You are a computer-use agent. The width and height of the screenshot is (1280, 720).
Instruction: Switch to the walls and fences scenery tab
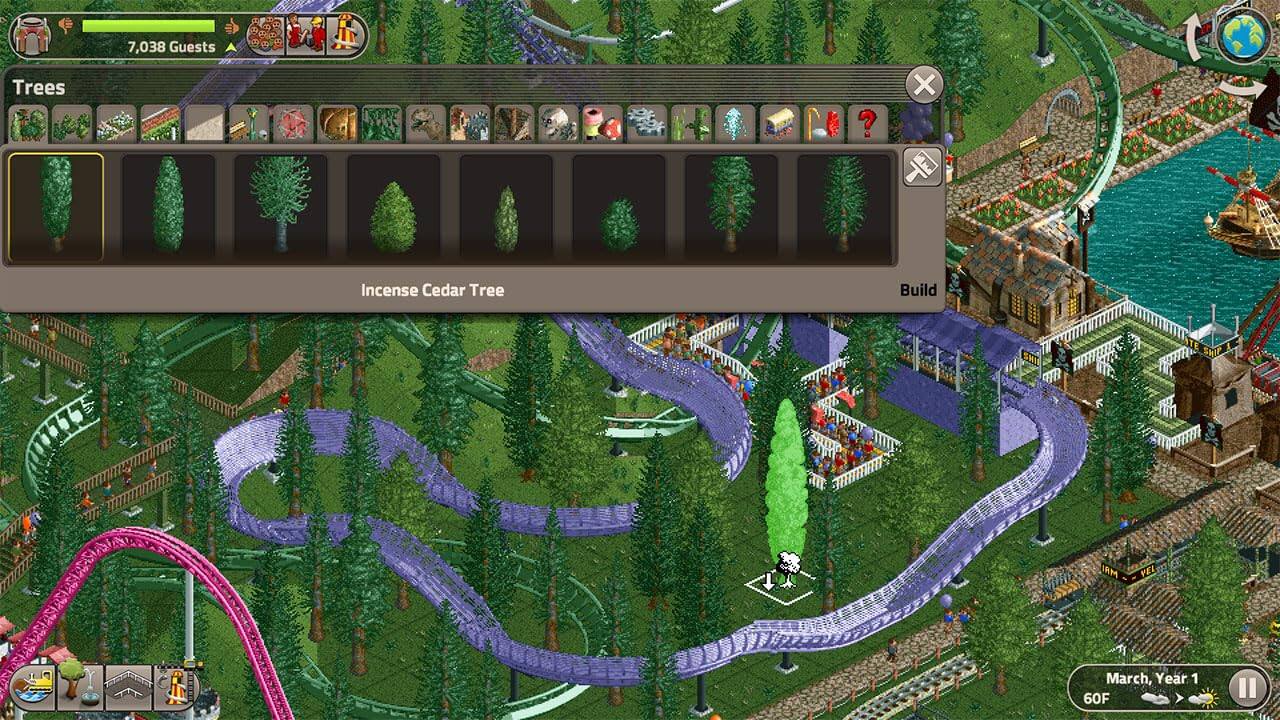(x=202, y=122)
